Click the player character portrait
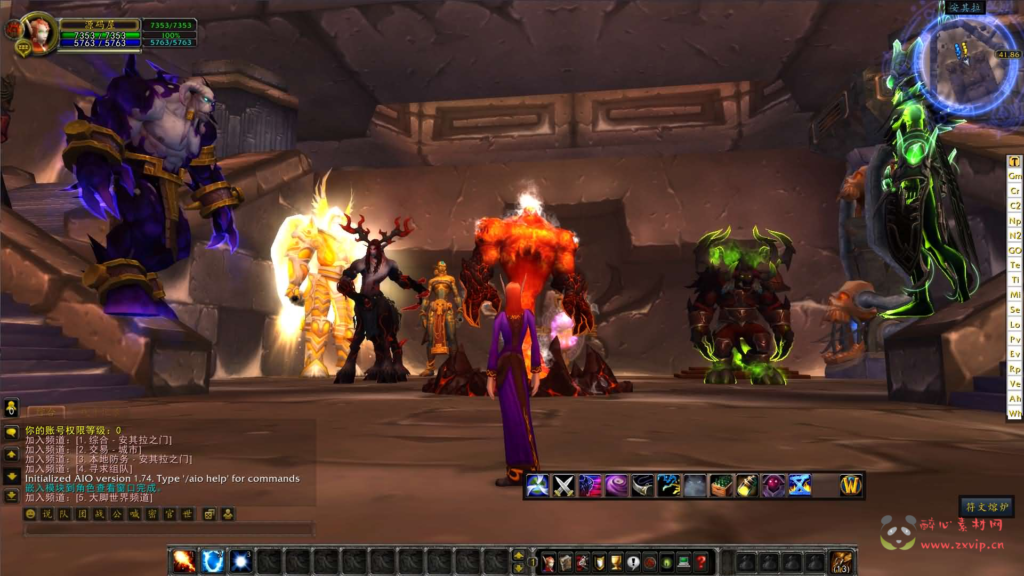 click(x=39, y=30)
